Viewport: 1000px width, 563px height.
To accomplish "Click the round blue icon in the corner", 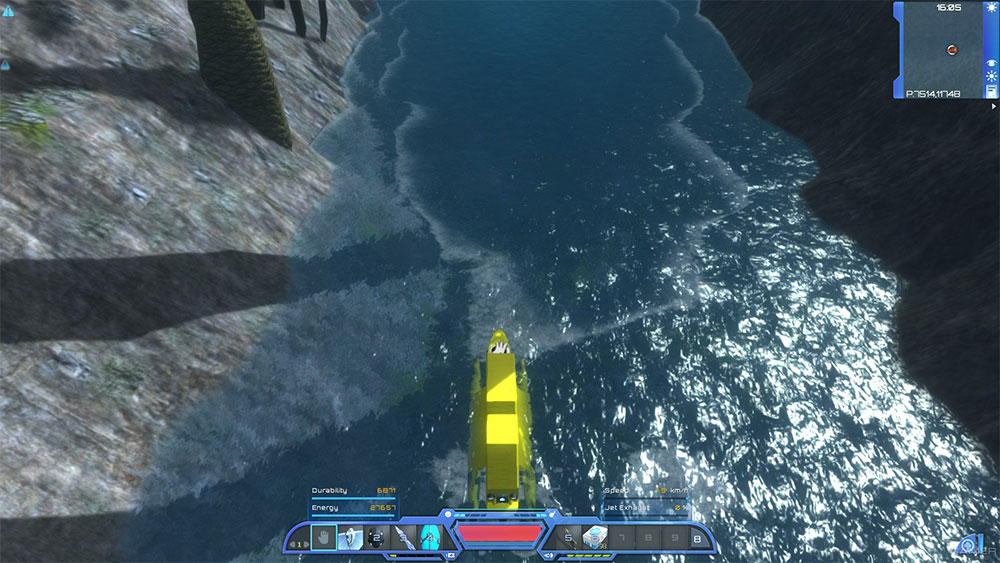I will [x=966, y=545].
